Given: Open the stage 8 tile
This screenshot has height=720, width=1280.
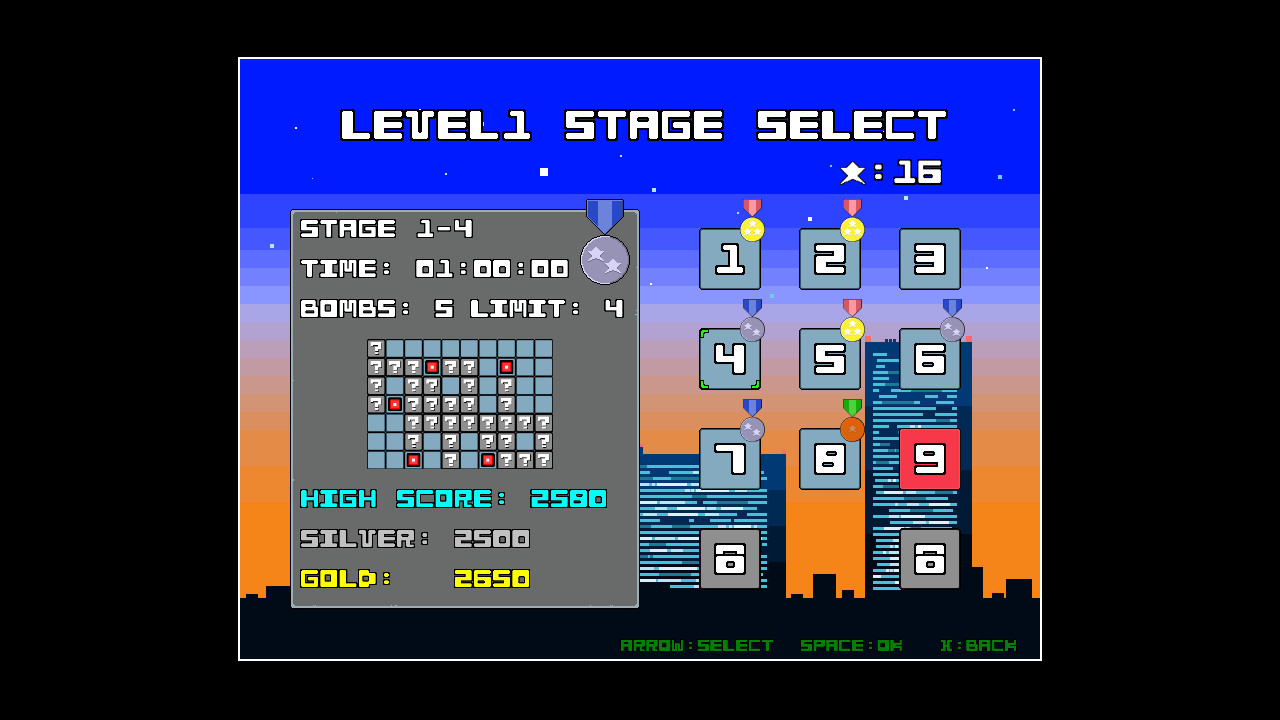Looking at the screenshot, I should pyautogui.click(x=830, y=459).
